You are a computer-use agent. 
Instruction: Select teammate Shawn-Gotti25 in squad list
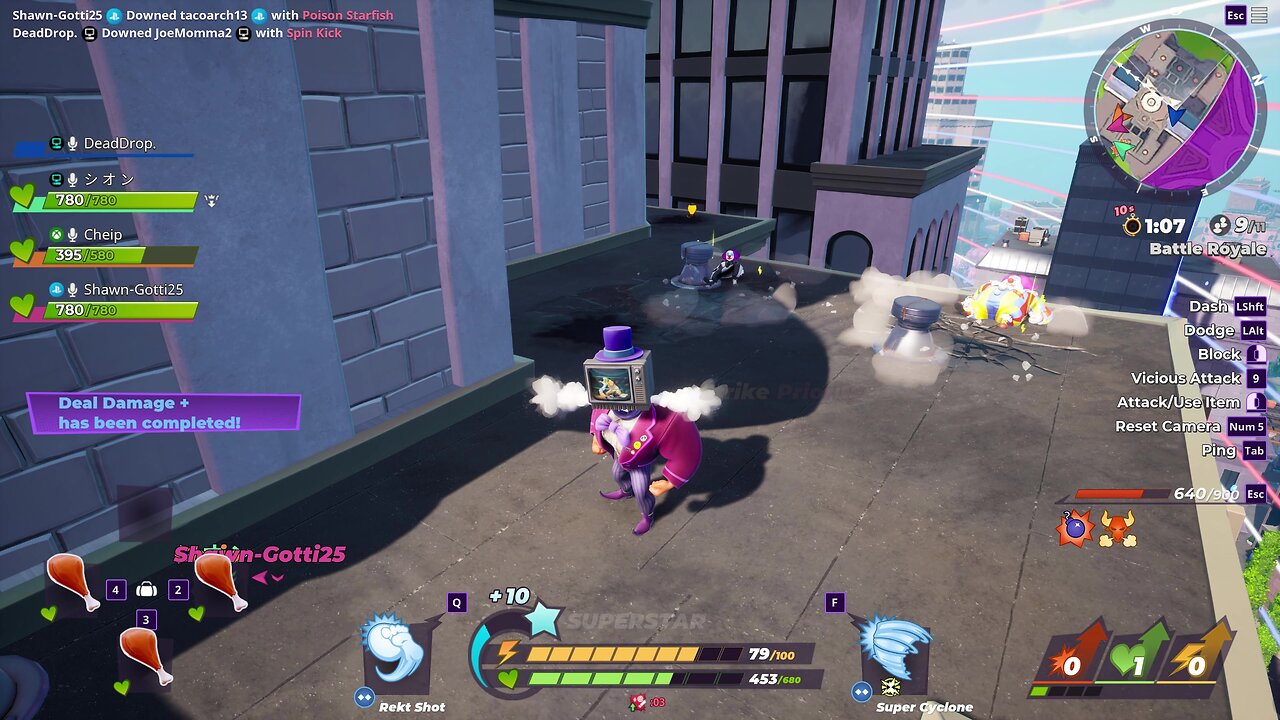[x=133, y=290]
